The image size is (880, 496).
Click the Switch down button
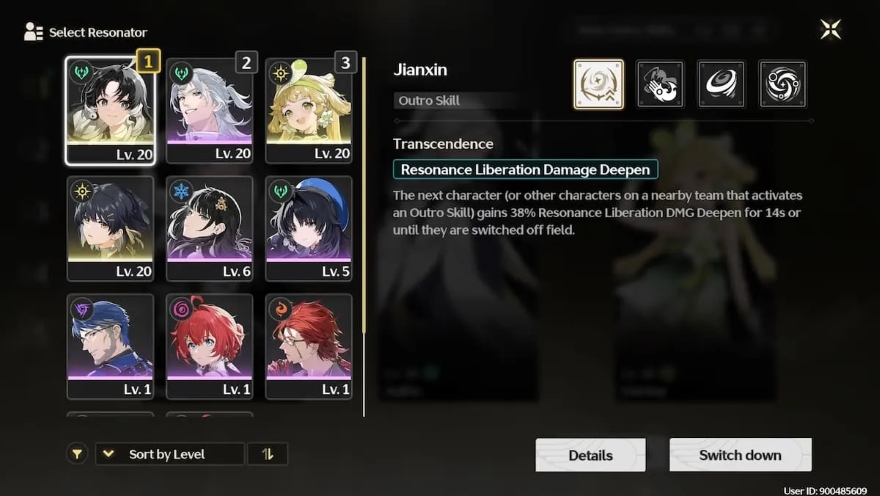click(x=740, y=455)
